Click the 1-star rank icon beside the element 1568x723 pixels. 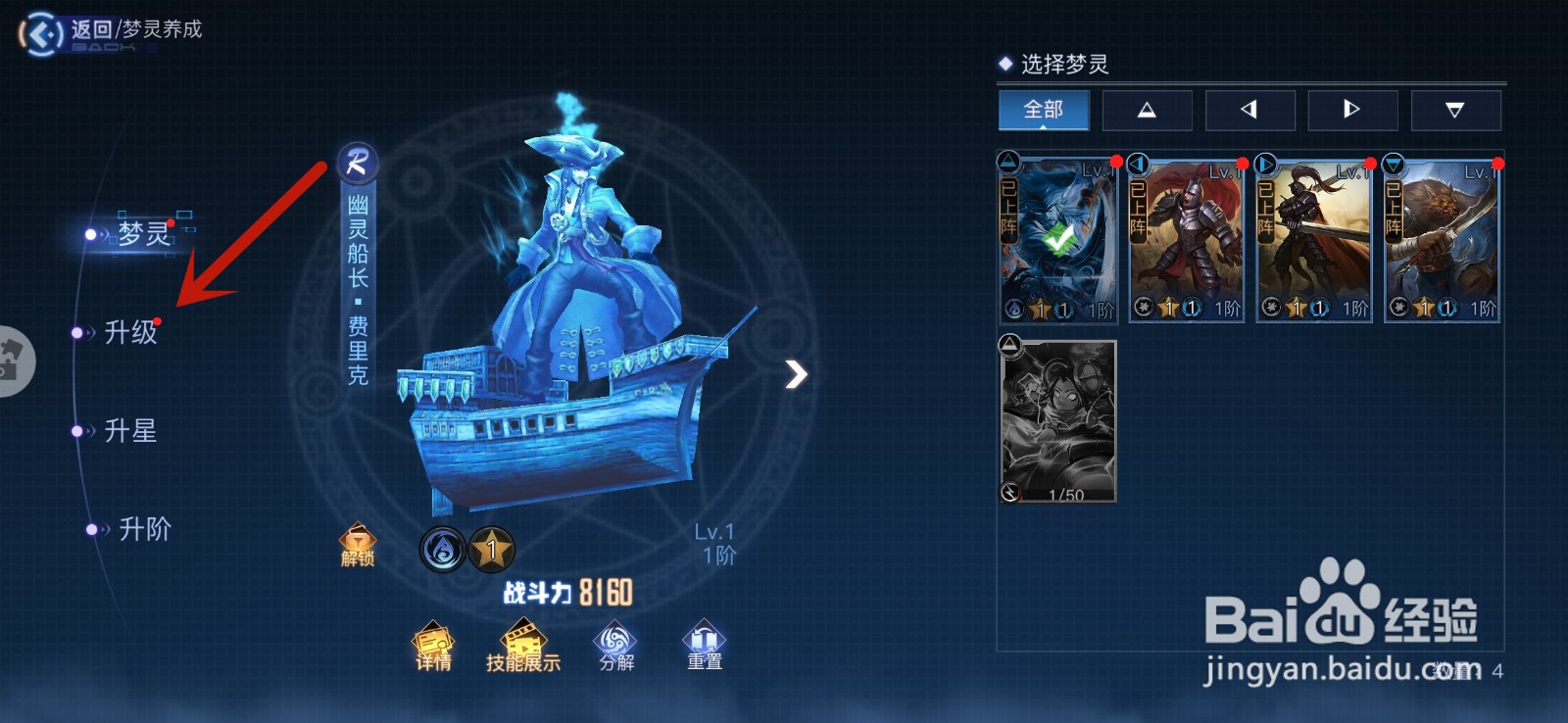tap(492, 550)
